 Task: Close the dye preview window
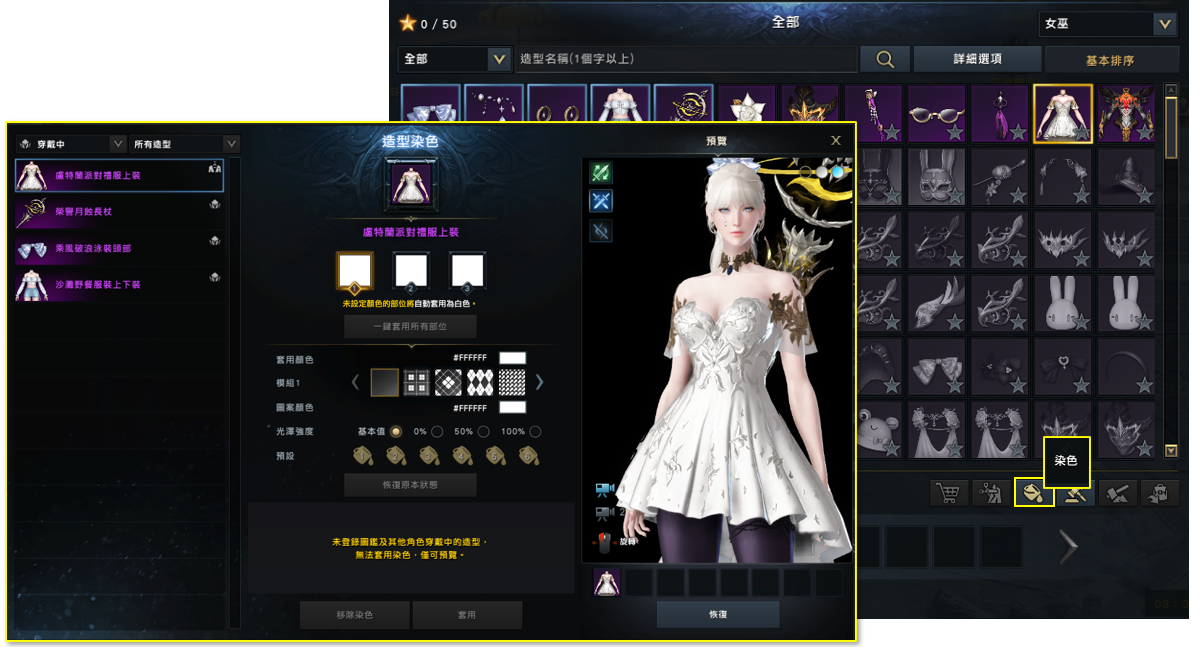[836, 141]
